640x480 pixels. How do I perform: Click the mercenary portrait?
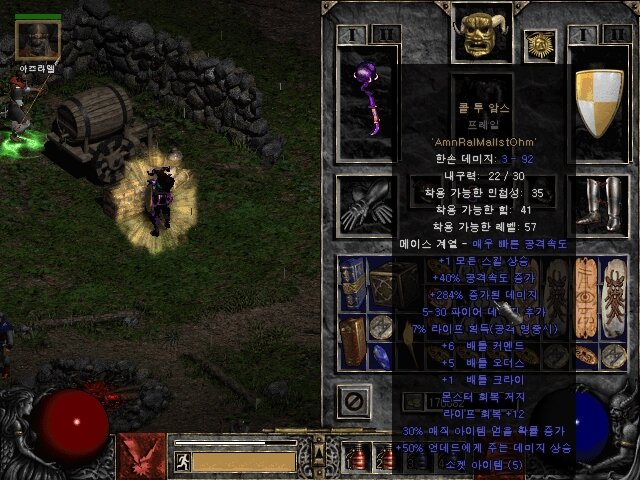point(38,40)
